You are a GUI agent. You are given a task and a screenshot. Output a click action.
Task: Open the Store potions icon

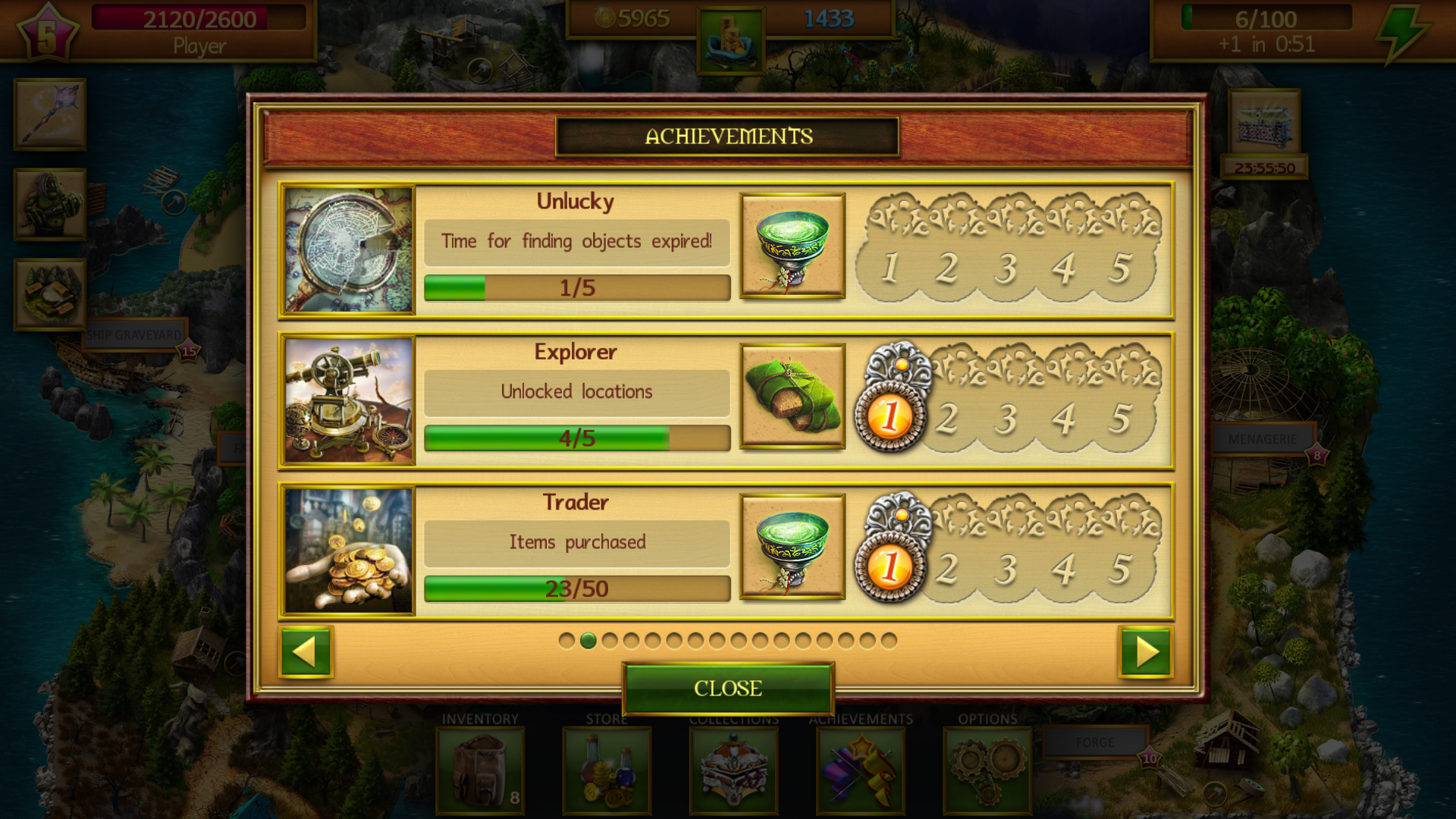click(x=606, y=769)
